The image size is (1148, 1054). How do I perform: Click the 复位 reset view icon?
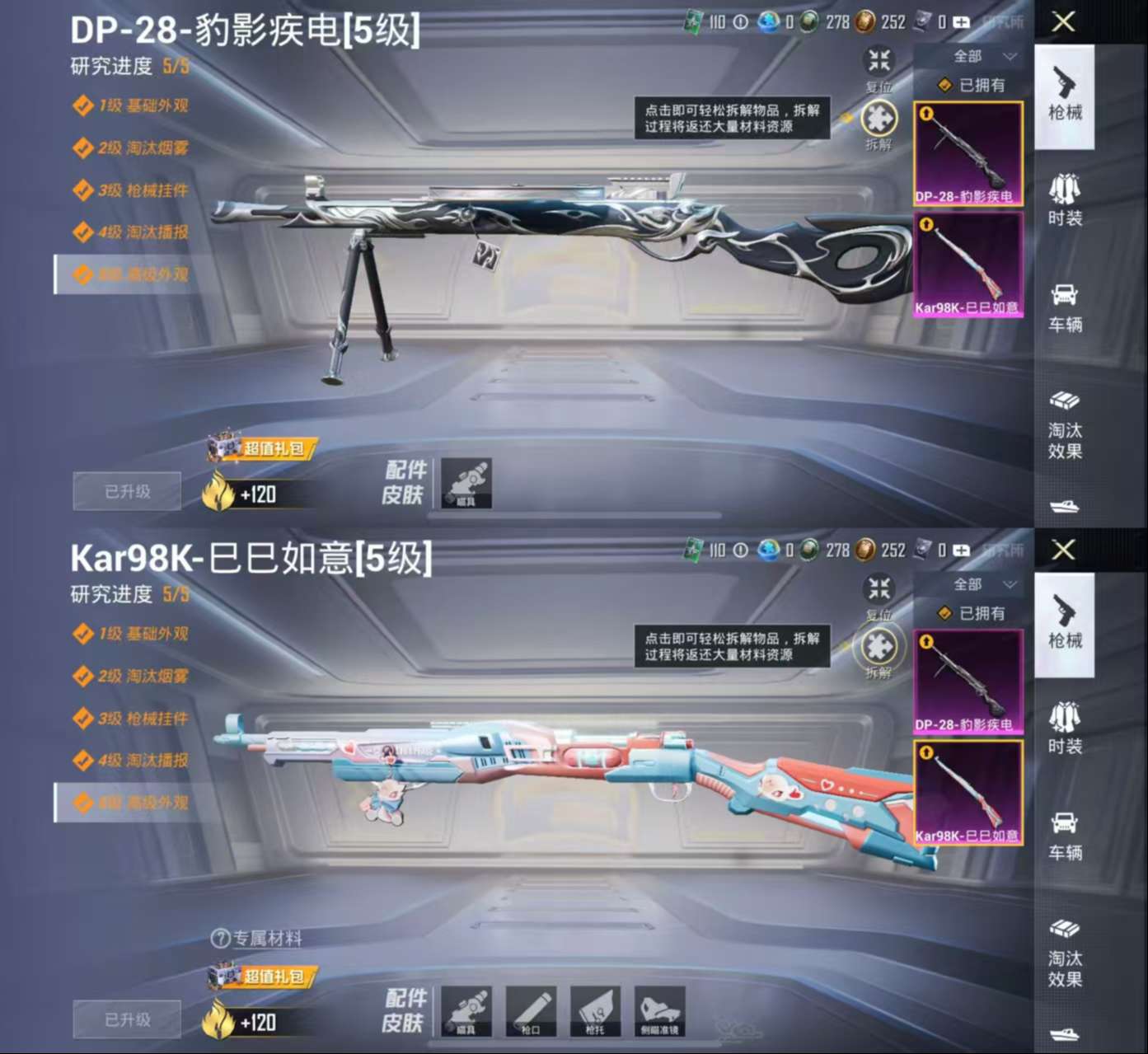pyautogui.click(x=877, y=59)
